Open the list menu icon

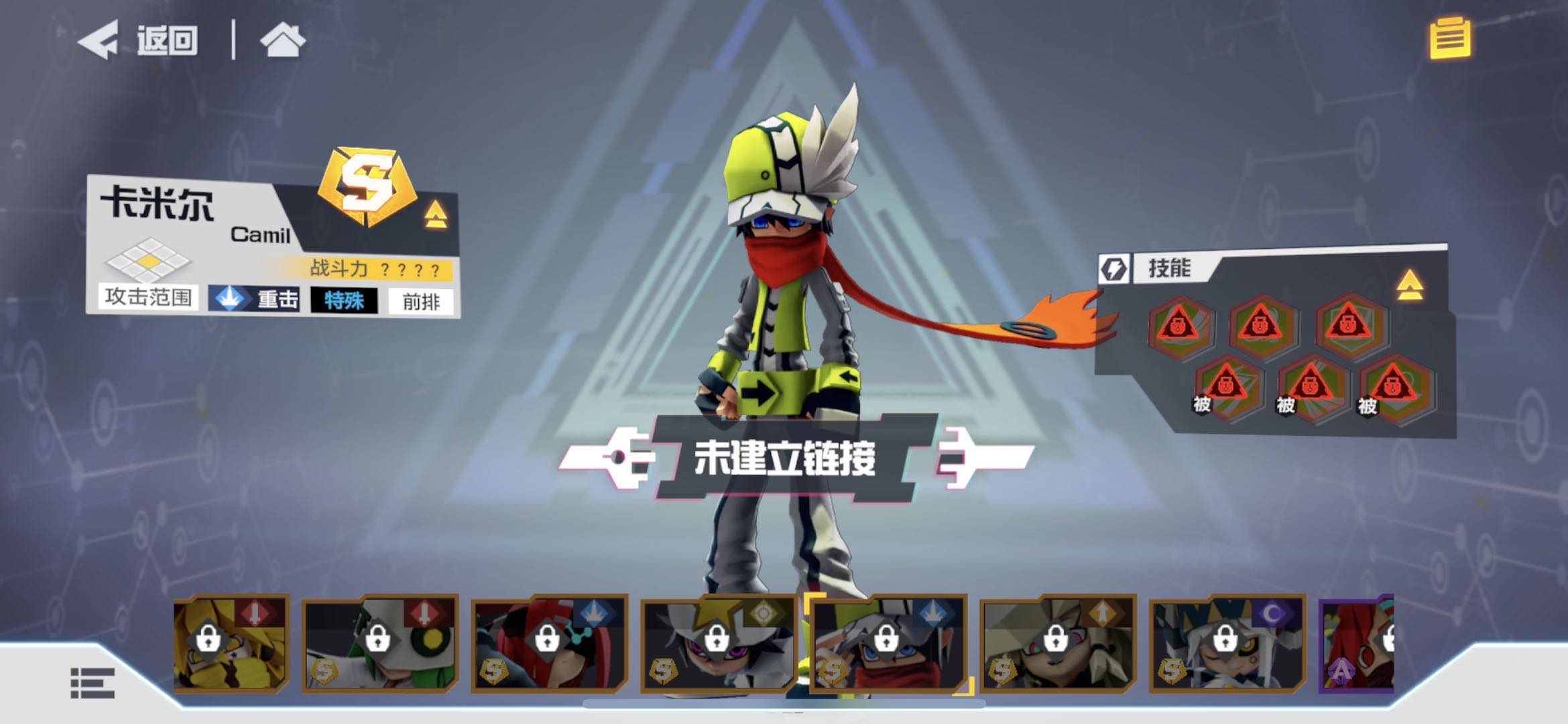click(93, 683)
